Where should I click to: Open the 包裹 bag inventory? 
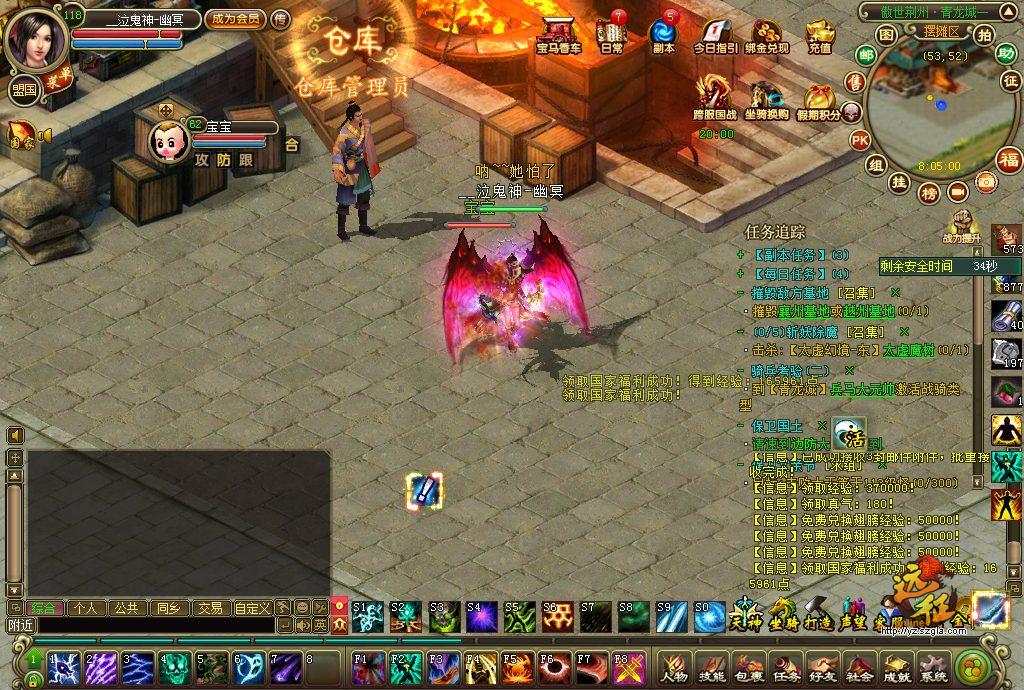pos(749,664)
